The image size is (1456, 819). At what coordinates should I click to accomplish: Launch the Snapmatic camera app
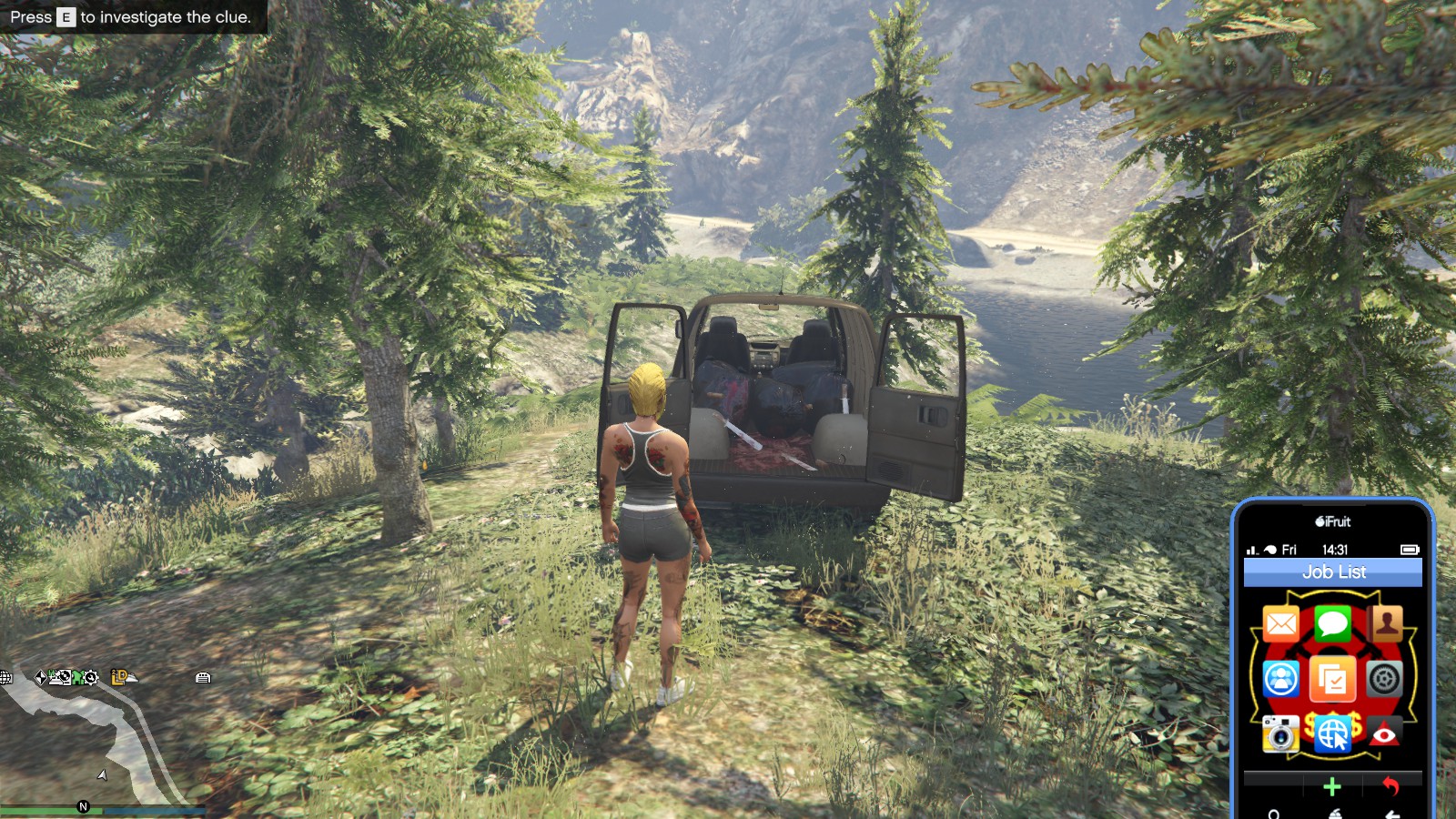click(x=1280, y=733)
